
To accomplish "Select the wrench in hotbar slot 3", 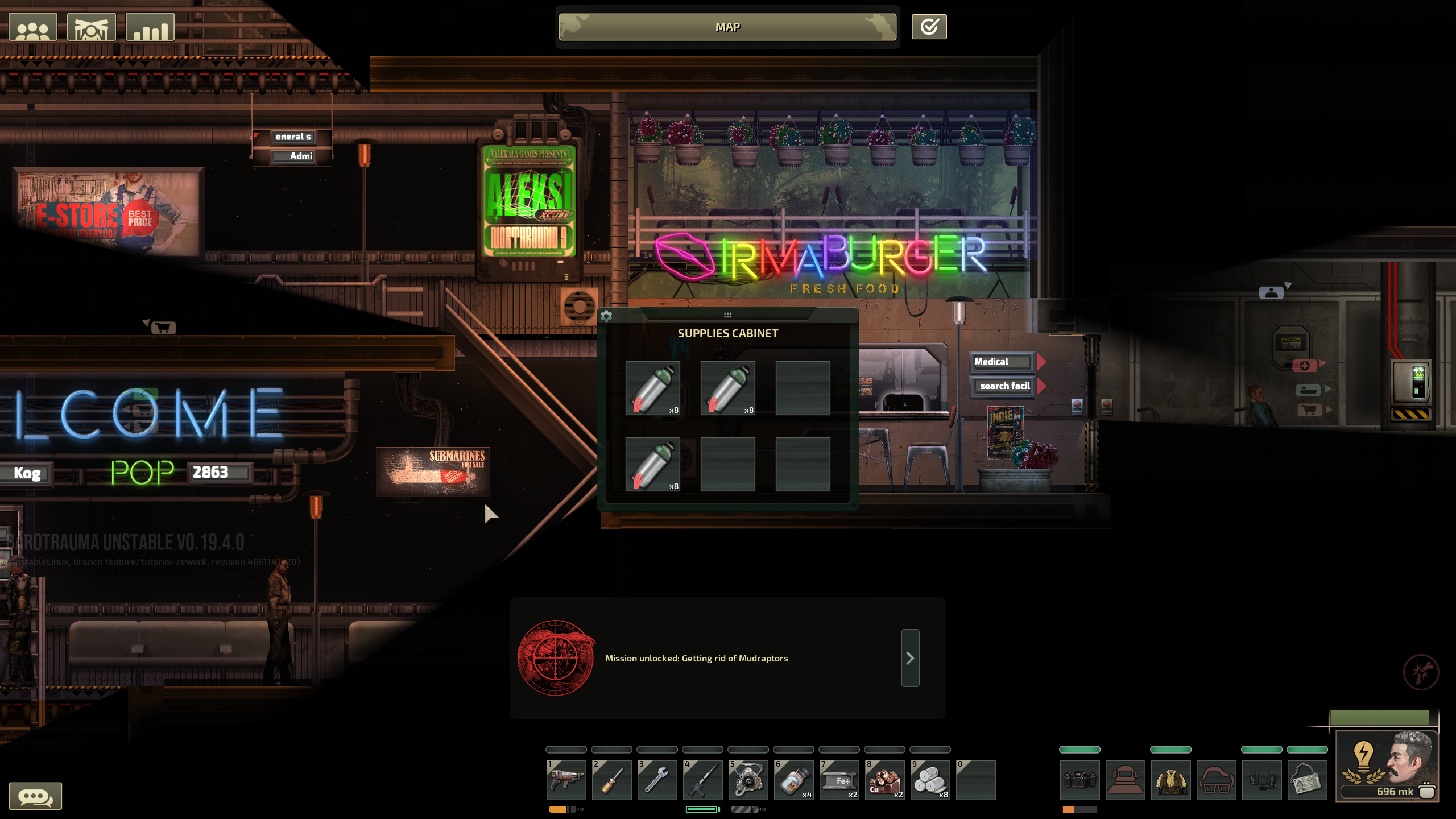I will pyautogui.click(x=657, y=780).
